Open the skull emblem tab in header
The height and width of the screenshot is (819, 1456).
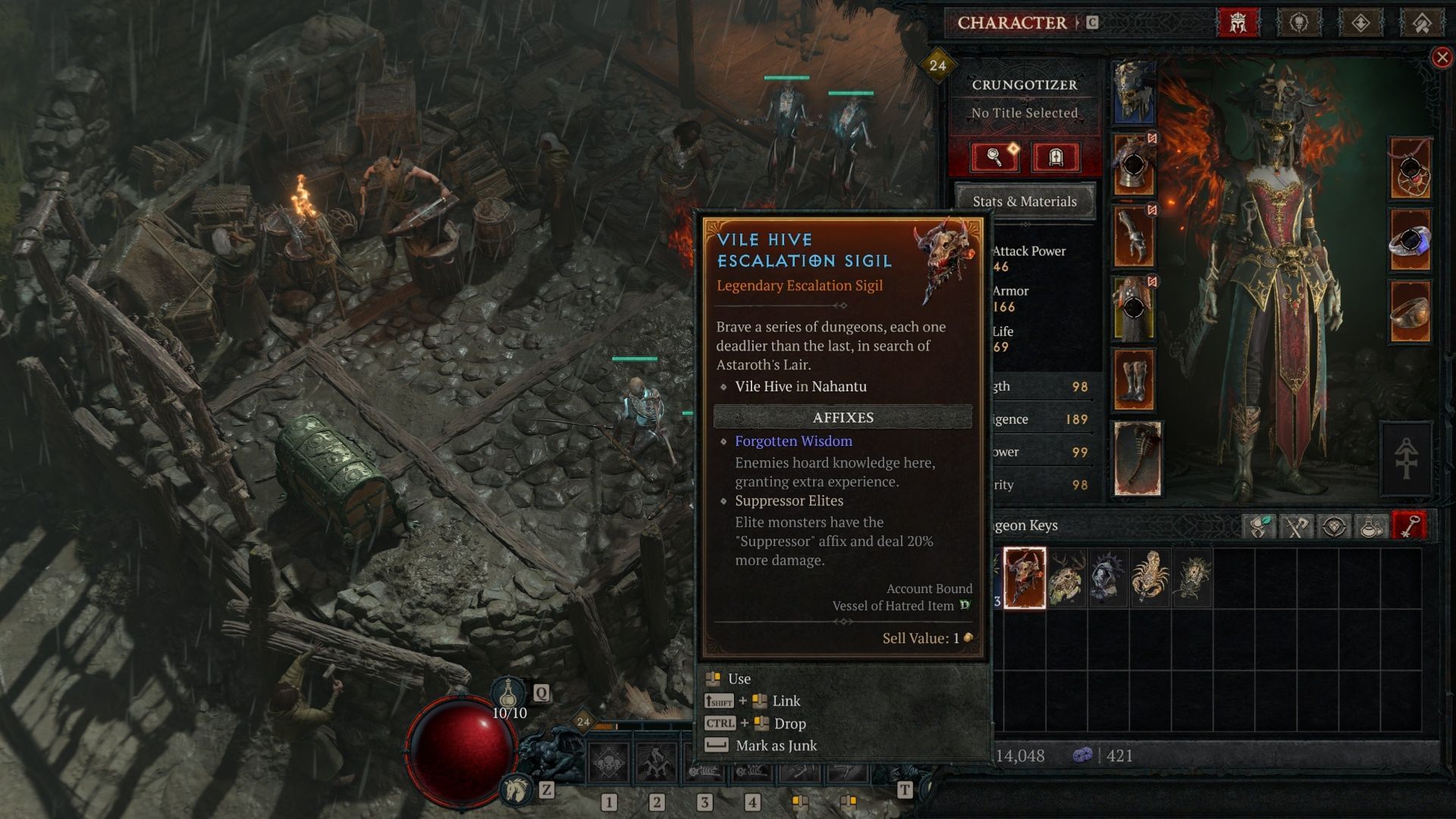coord(1299,23)
